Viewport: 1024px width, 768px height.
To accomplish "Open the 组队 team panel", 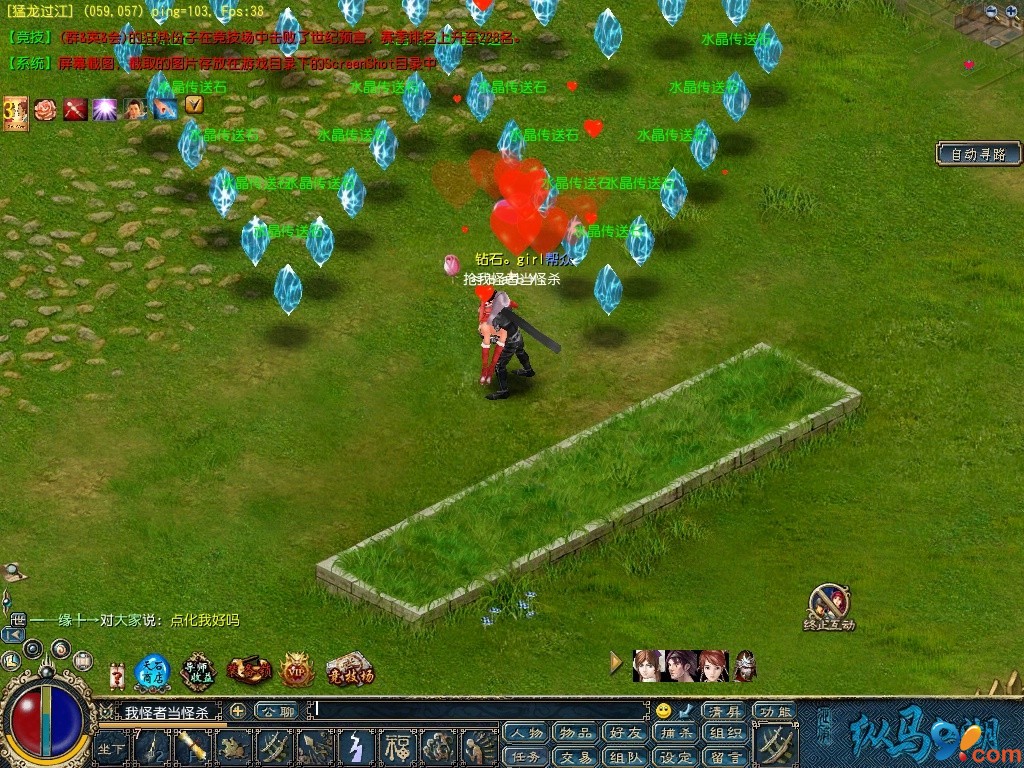I will point(625,757).
